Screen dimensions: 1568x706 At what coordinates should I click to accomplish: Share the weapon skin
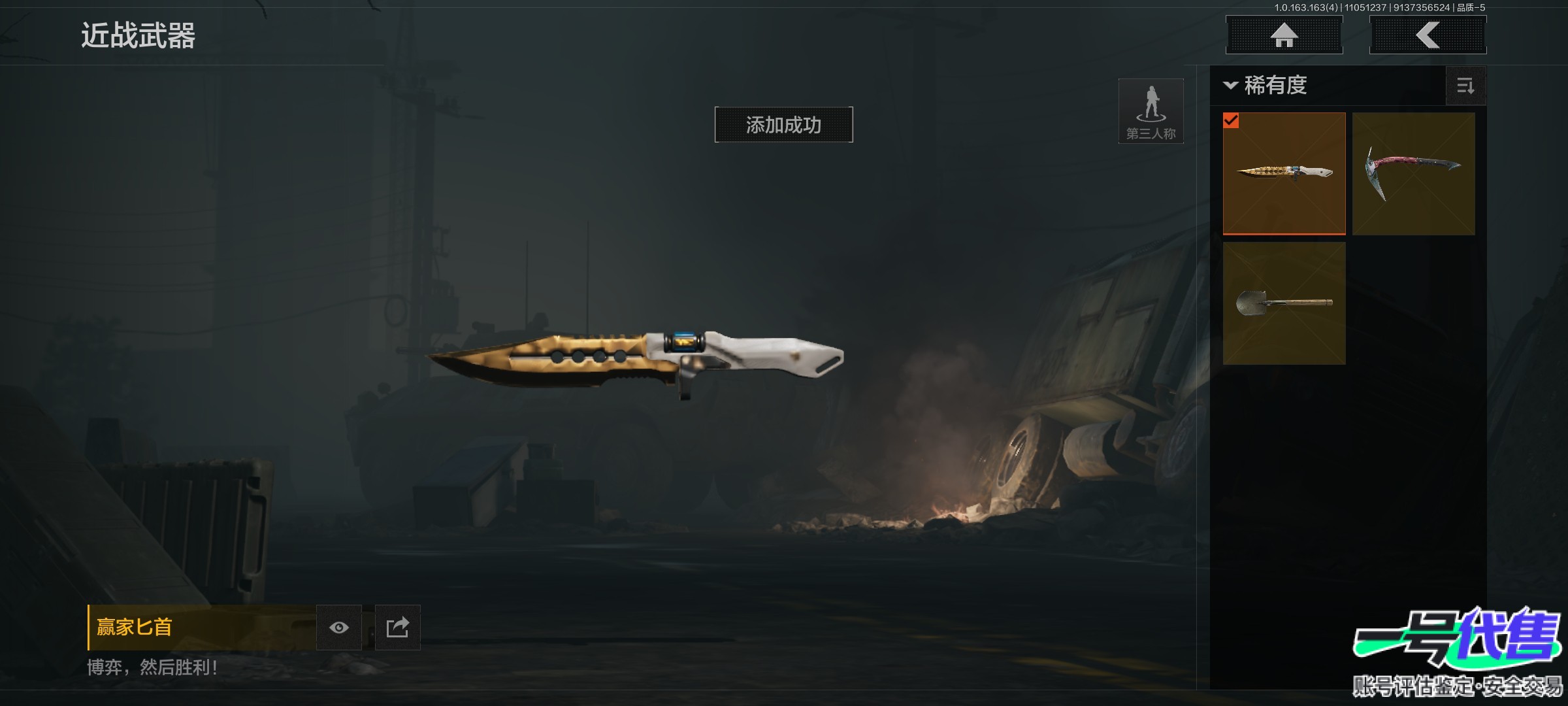(397, 628)
